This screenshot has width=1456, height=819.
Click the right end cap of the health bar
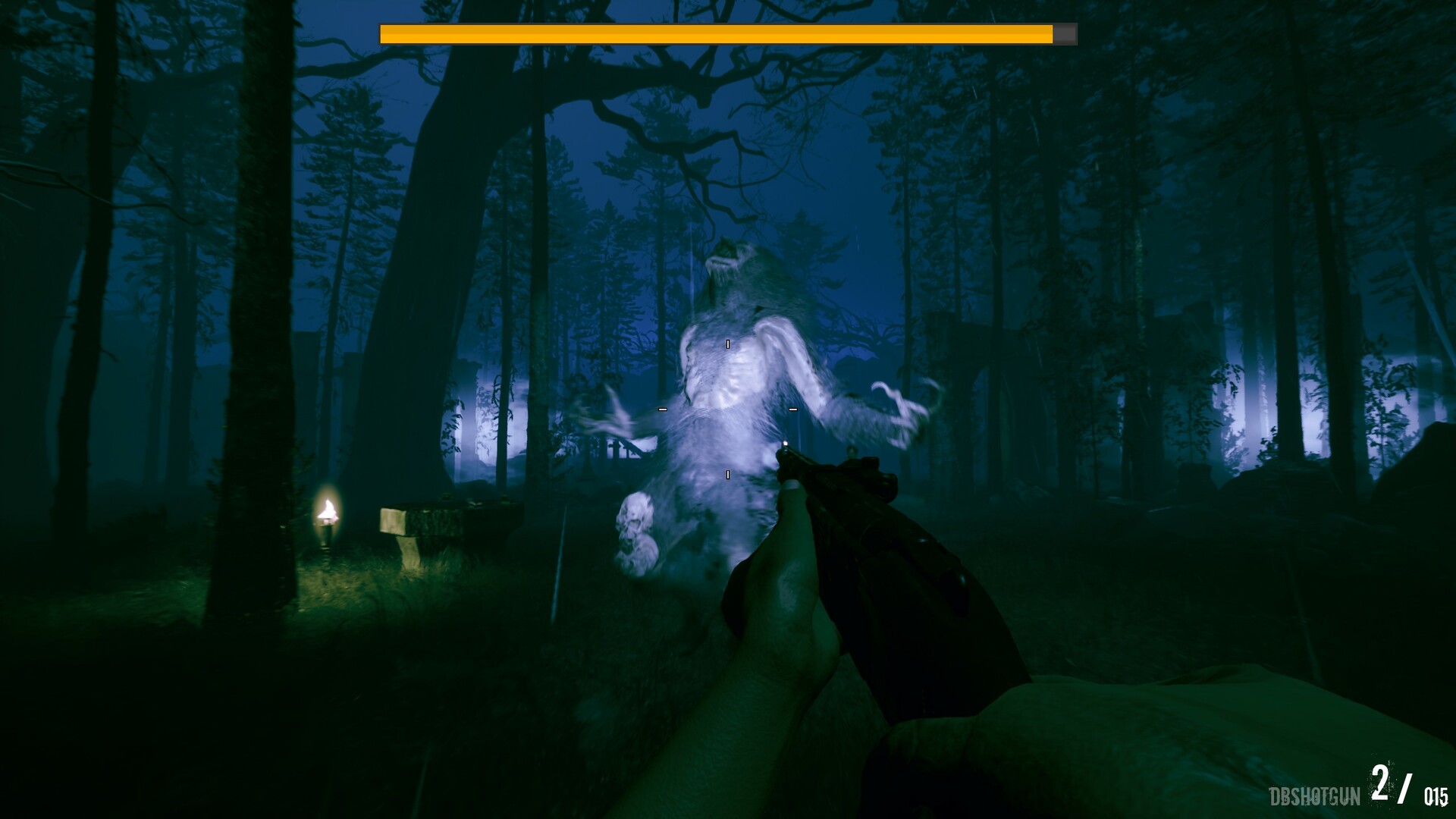click(x=1075, y=33)
